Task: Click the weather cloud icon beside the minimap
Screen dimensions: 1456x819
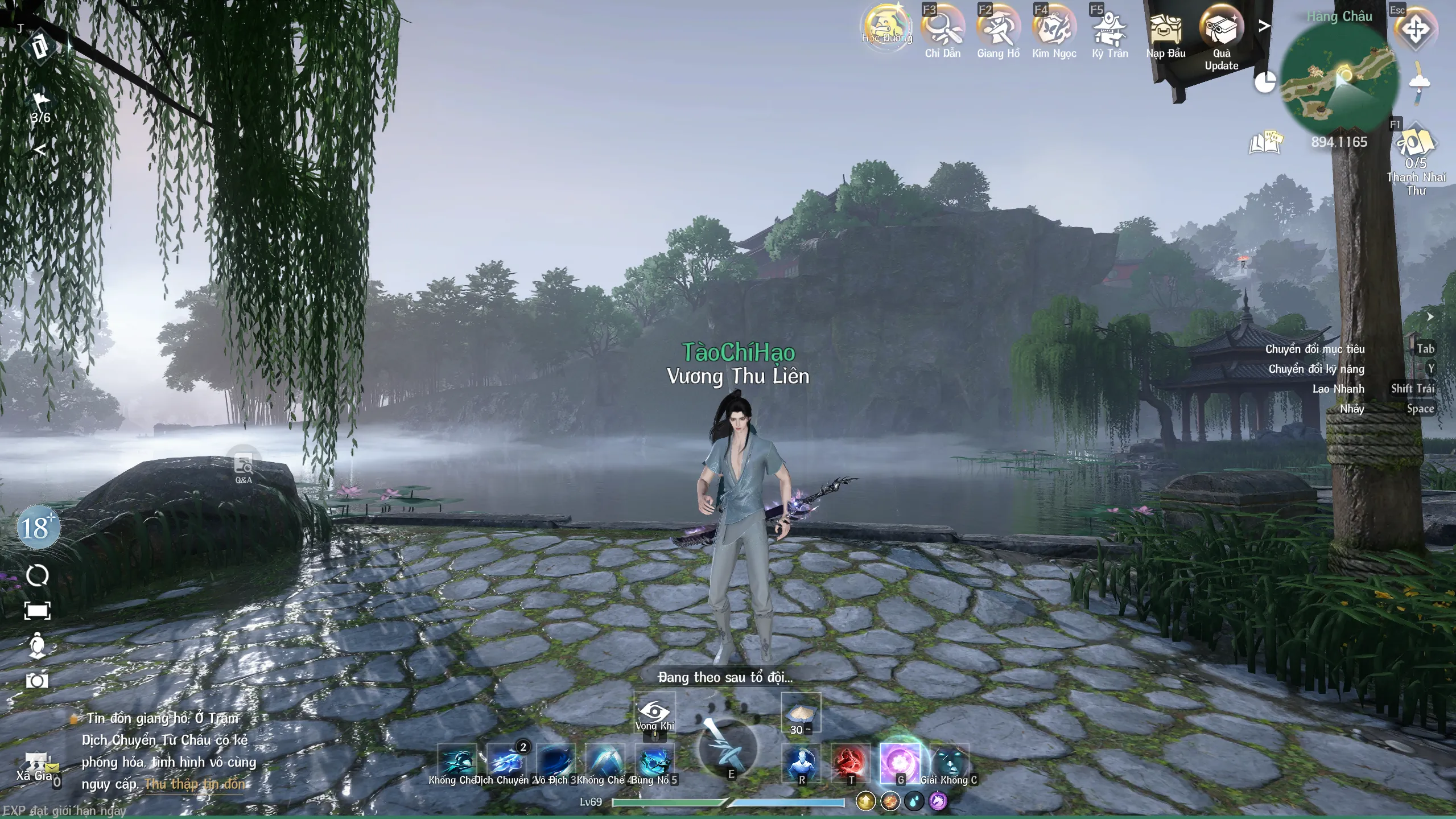Action: pos(1420,84)
